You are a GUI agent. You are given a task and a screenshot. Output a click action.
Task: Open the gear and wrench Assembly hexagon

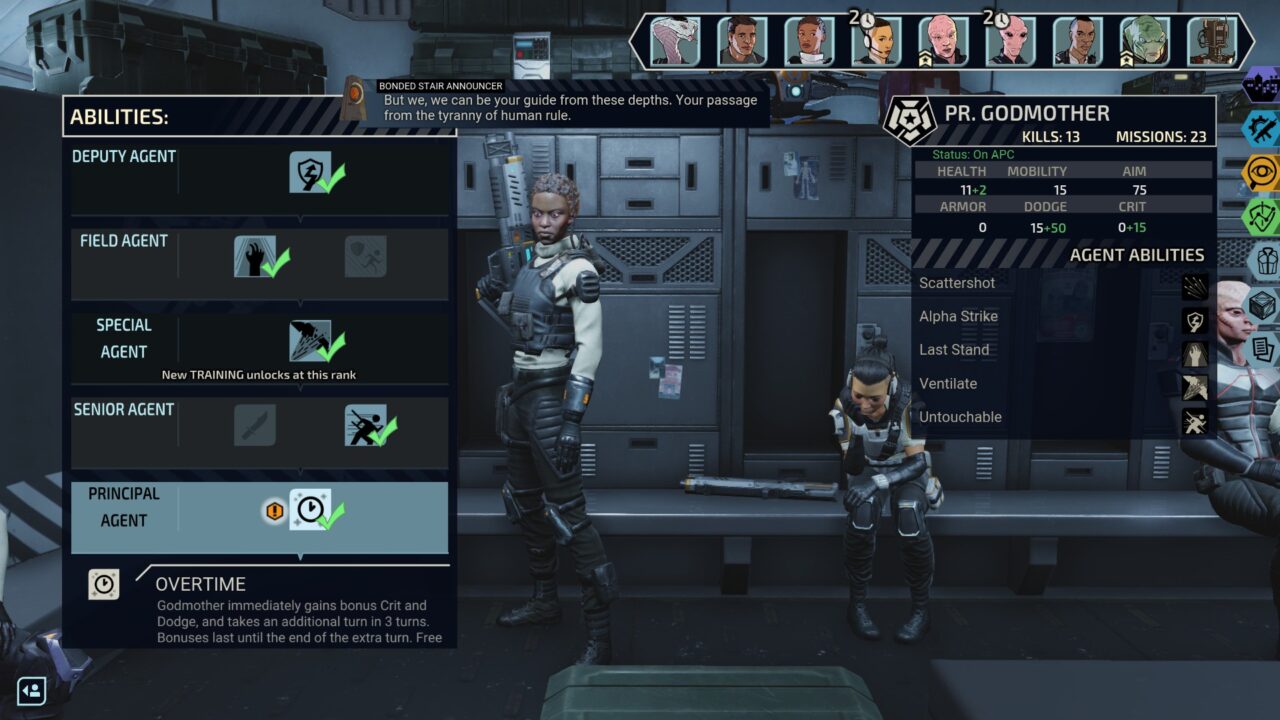[1262, 128]
